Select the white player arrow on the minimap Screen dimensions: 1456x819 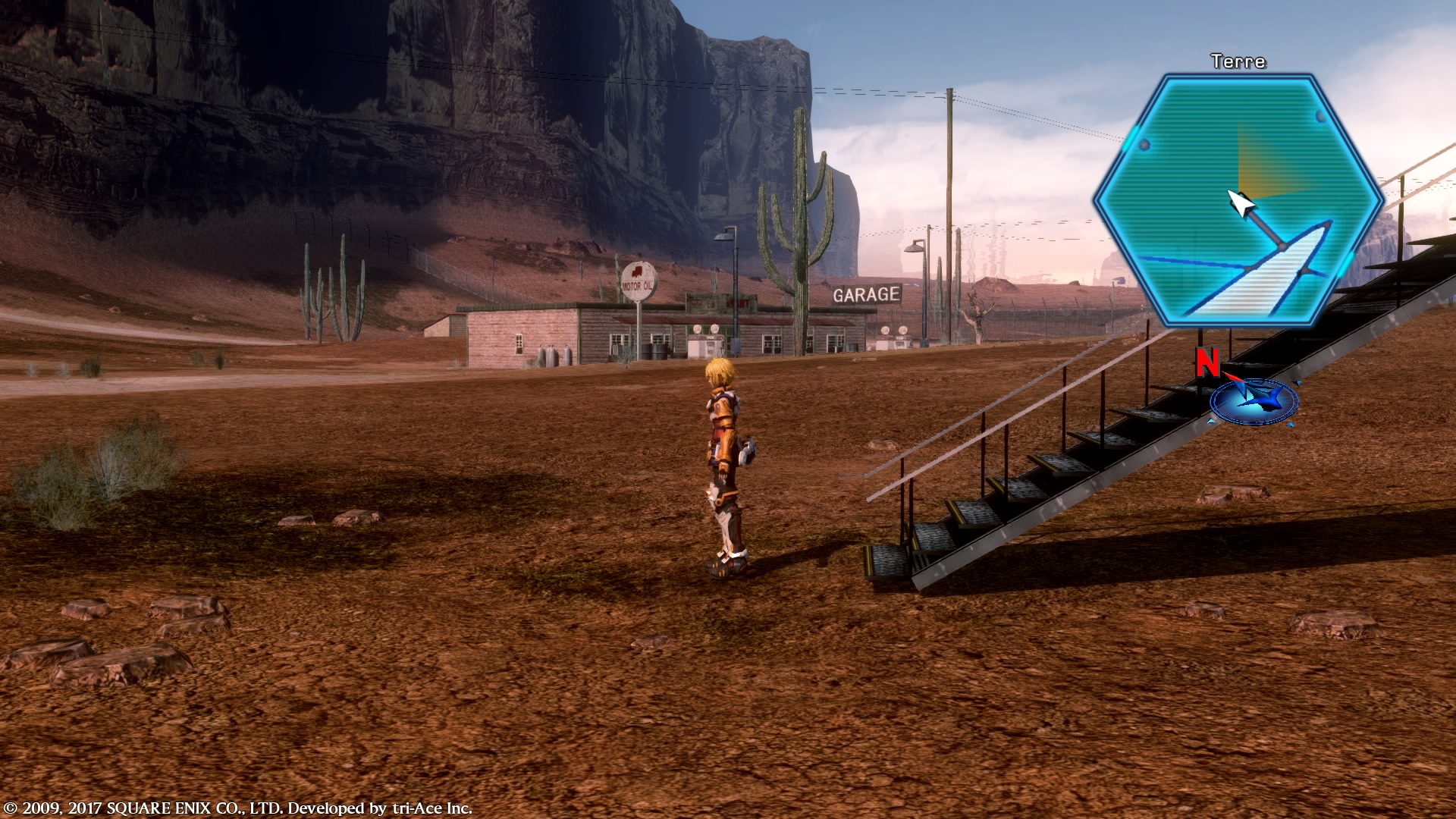1238,202
